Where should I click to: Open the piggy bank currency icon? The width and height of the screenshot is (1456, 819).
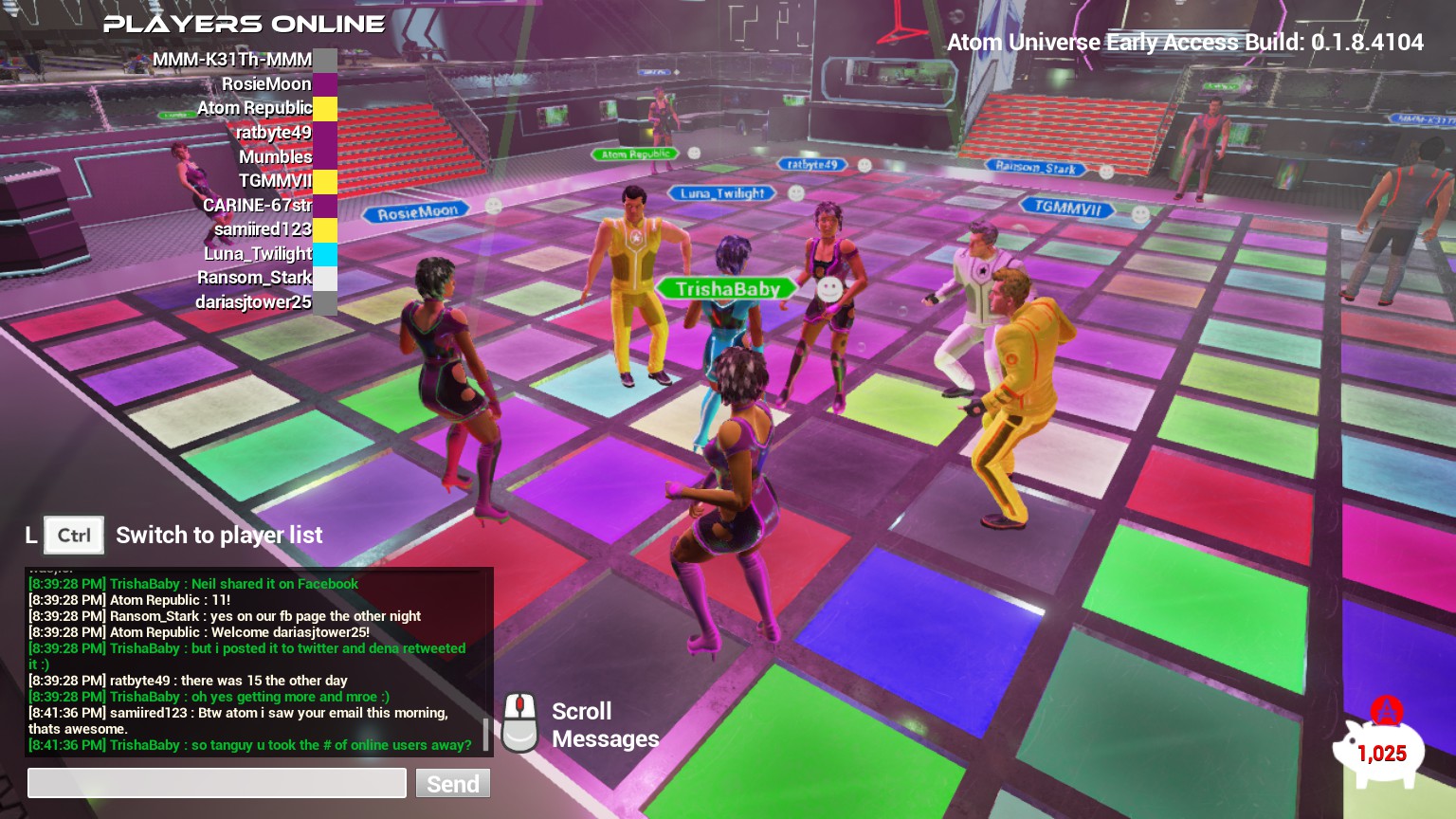pos(1379,749)
